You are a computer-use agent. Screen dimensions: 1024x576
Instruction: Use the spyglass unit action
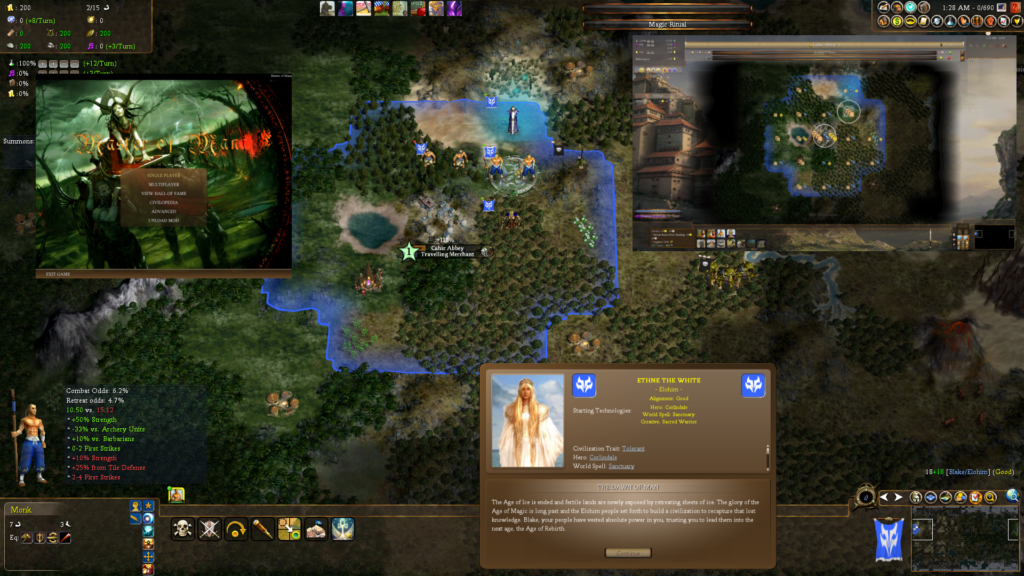point(263,529)
